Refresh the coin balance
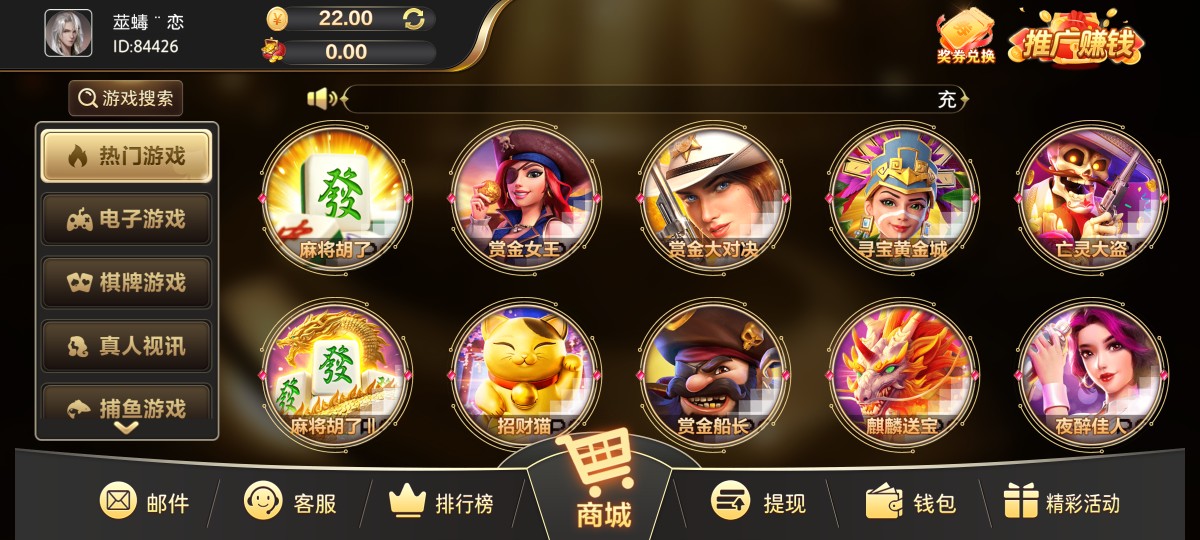The image size is (1200, 540). pos(414,18)
